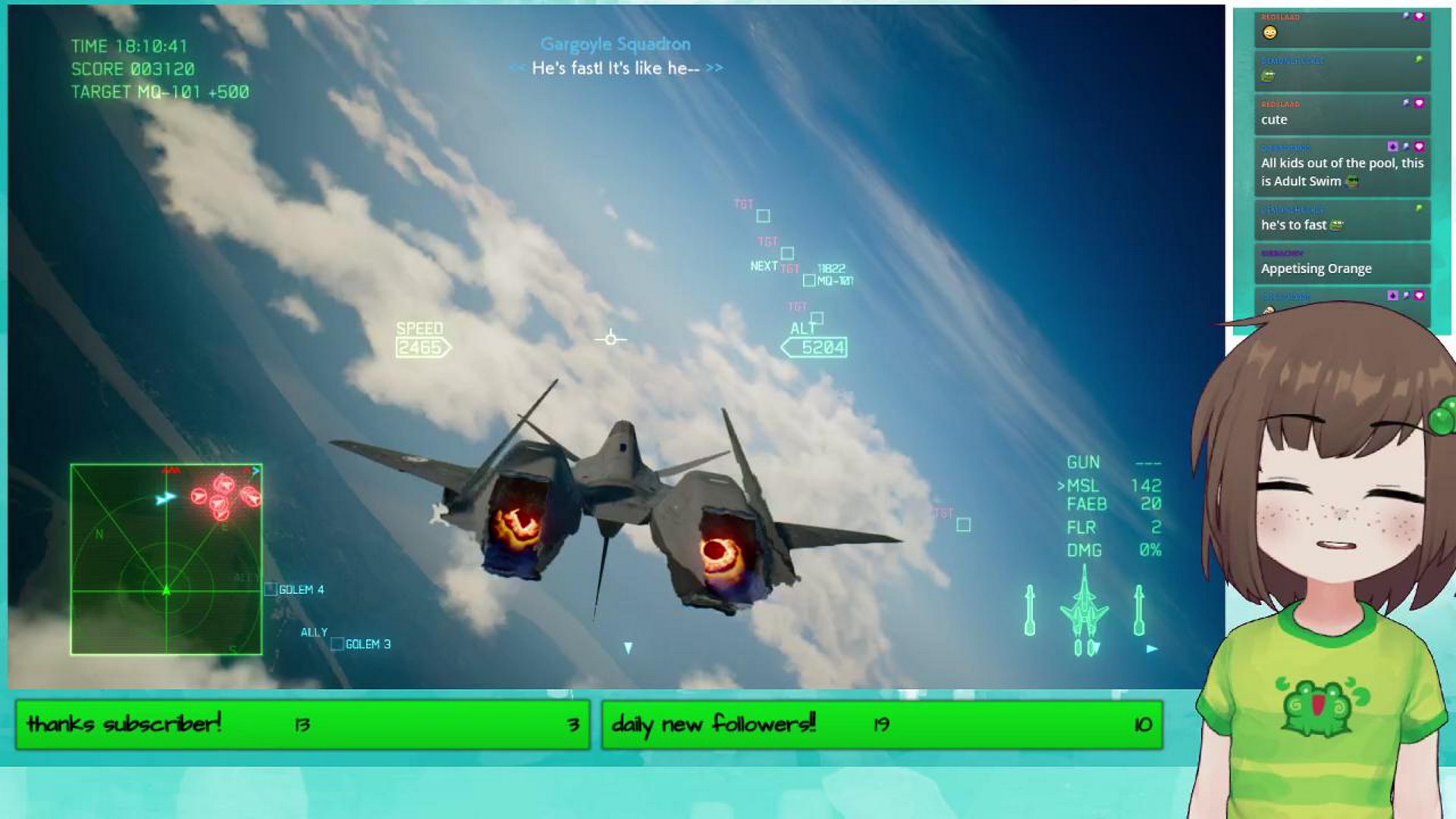Toggle the GOLEM 3 target box
This screenshot has width=1456, height=819.
click(x=337, y=645)
